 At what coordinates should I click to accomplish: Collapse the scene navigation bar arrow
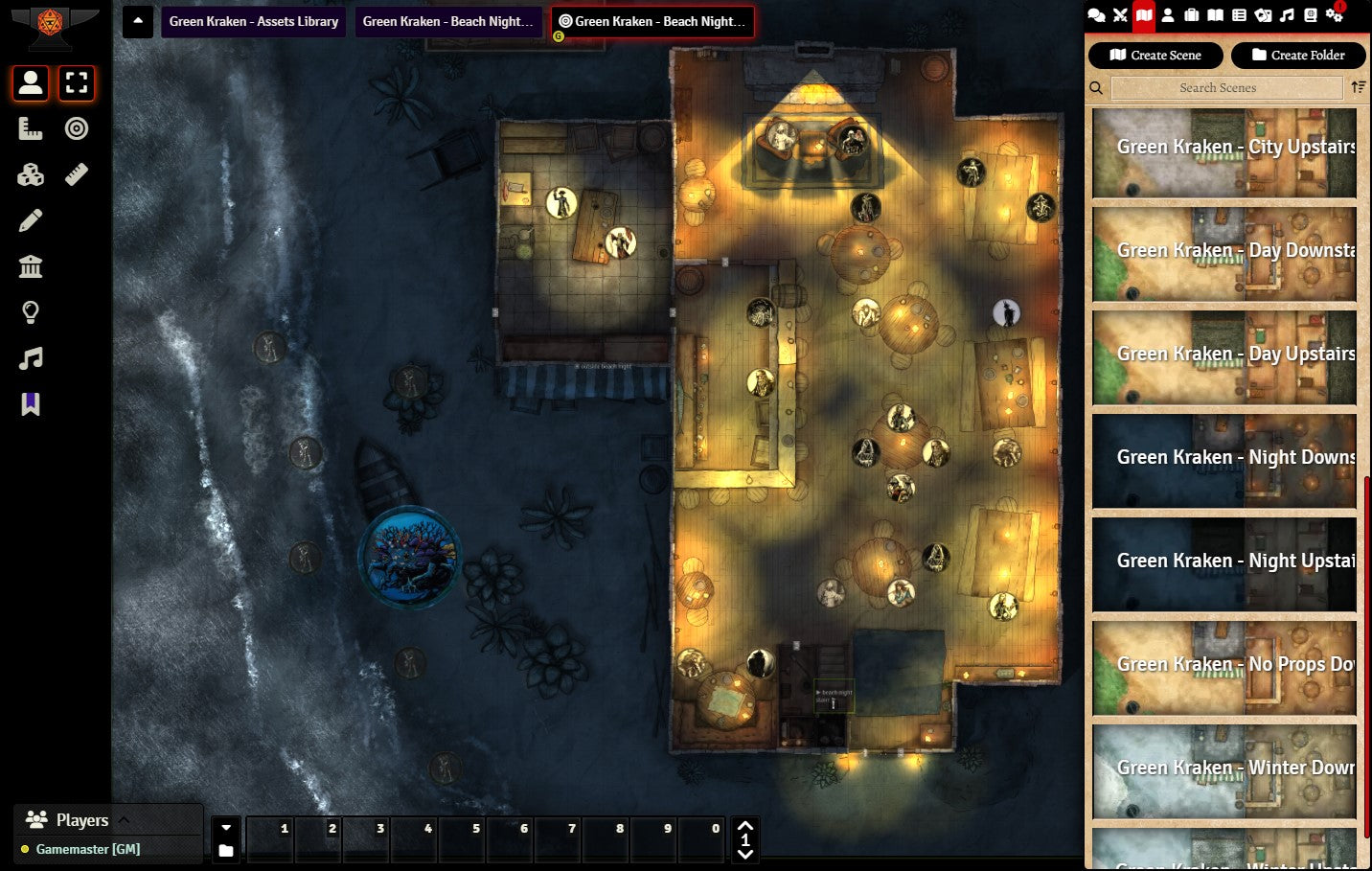pos(138,21)
